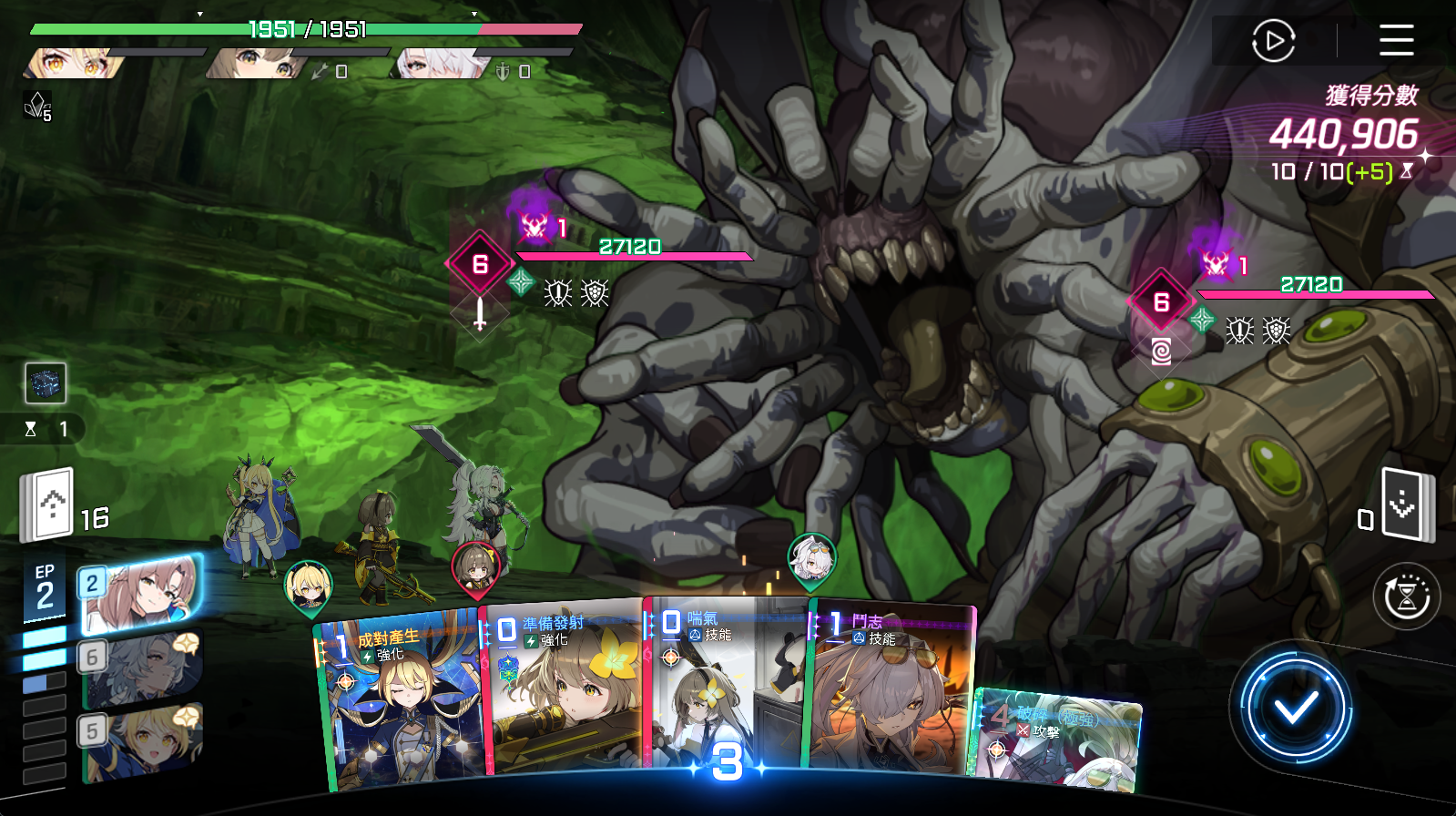View the blonde character's top portrait
1456x816 pixels.
[73, 64]
